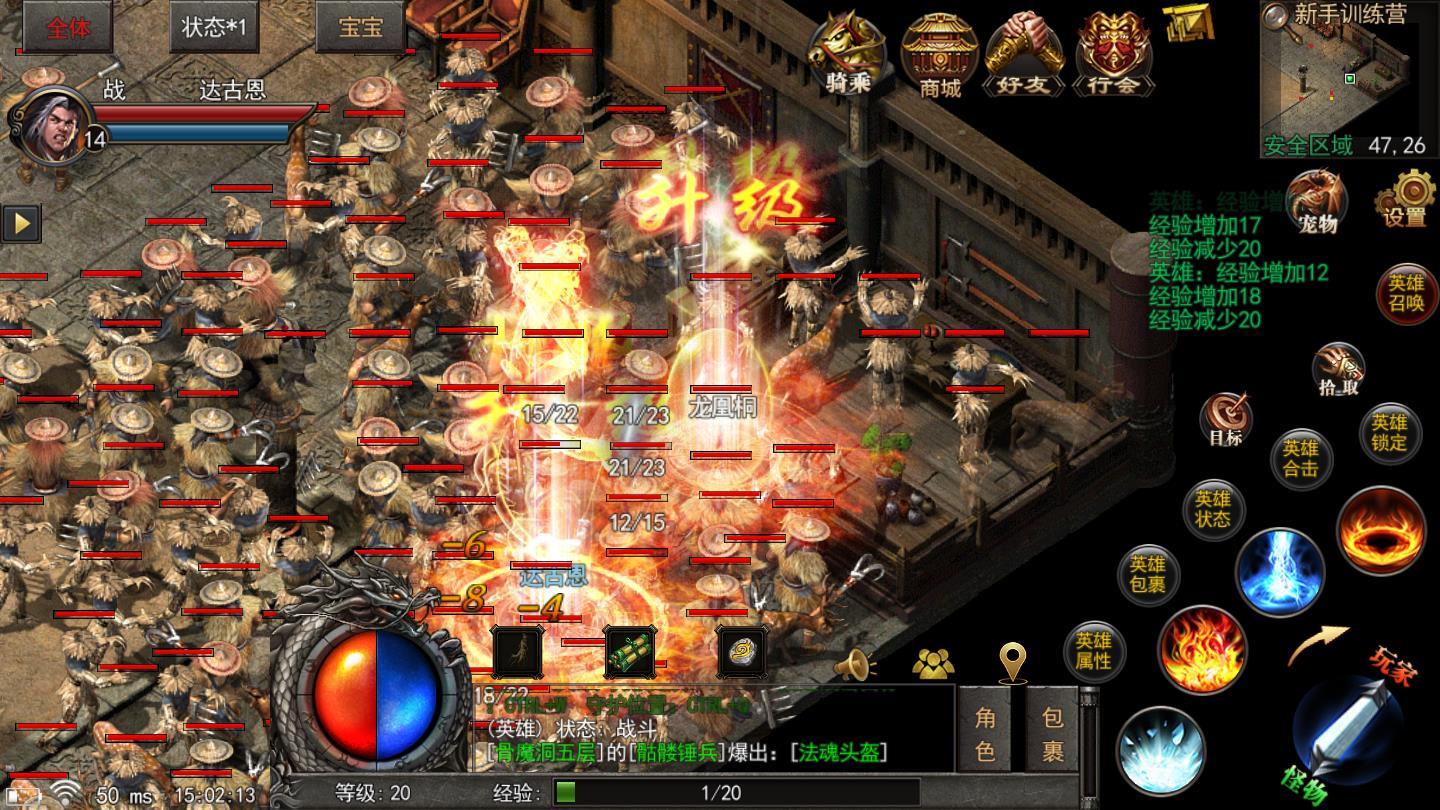Open the 角色 character panel
The height and width of the screenshot is (810, 1440).
click(985, 733)
